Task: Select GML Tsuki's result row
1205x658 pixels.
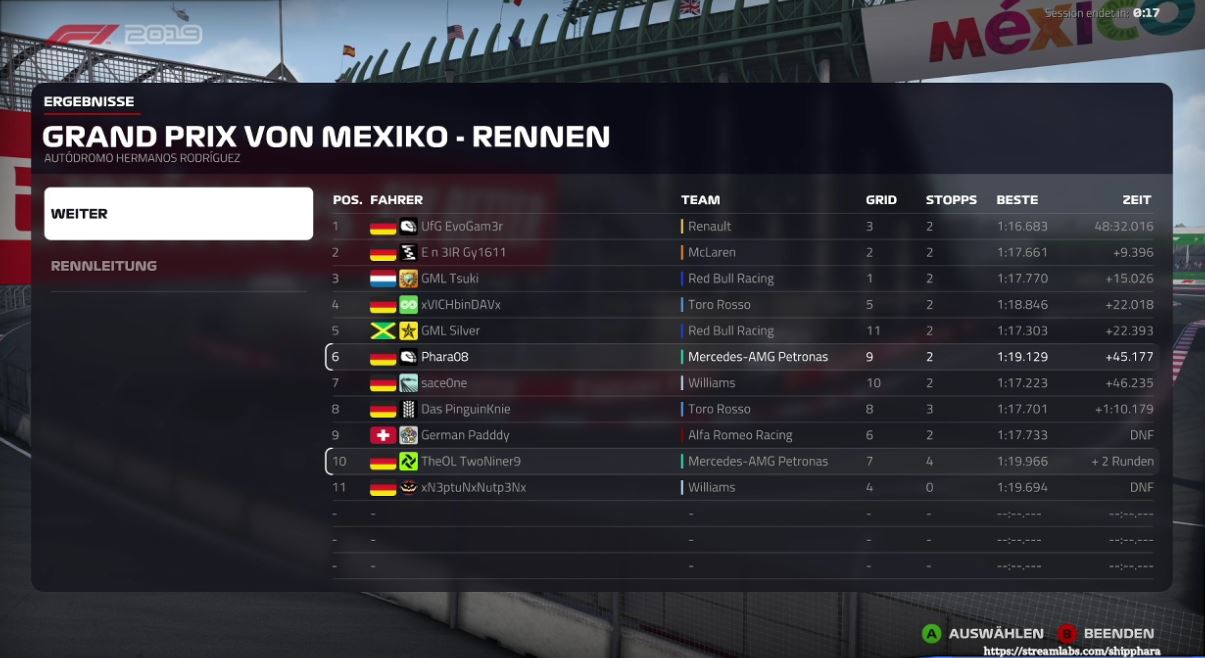Action: pyautogui.click(x=742, y=279)
